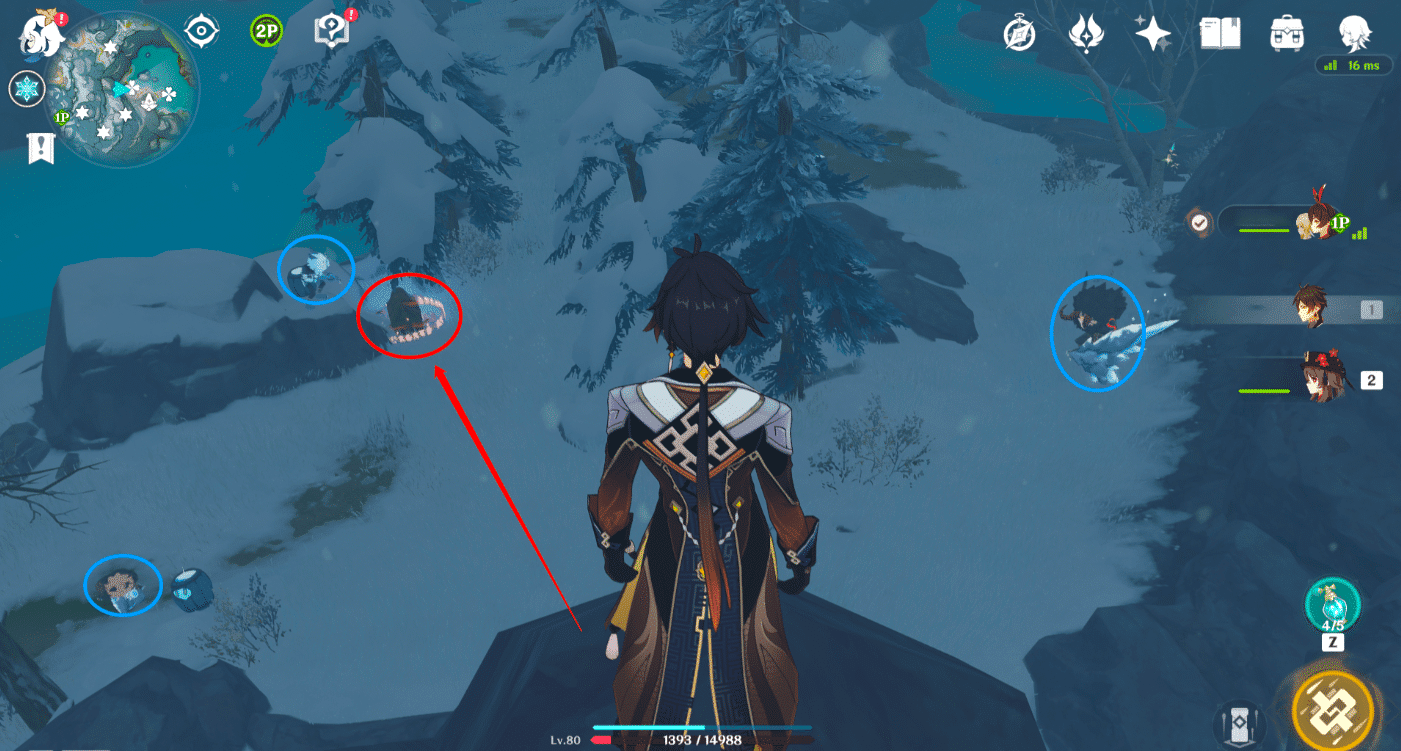Viewport: 1401px width, 751px height.
Task: Click the Sheer Cold snowflake indicator
Action: point(26,88)
